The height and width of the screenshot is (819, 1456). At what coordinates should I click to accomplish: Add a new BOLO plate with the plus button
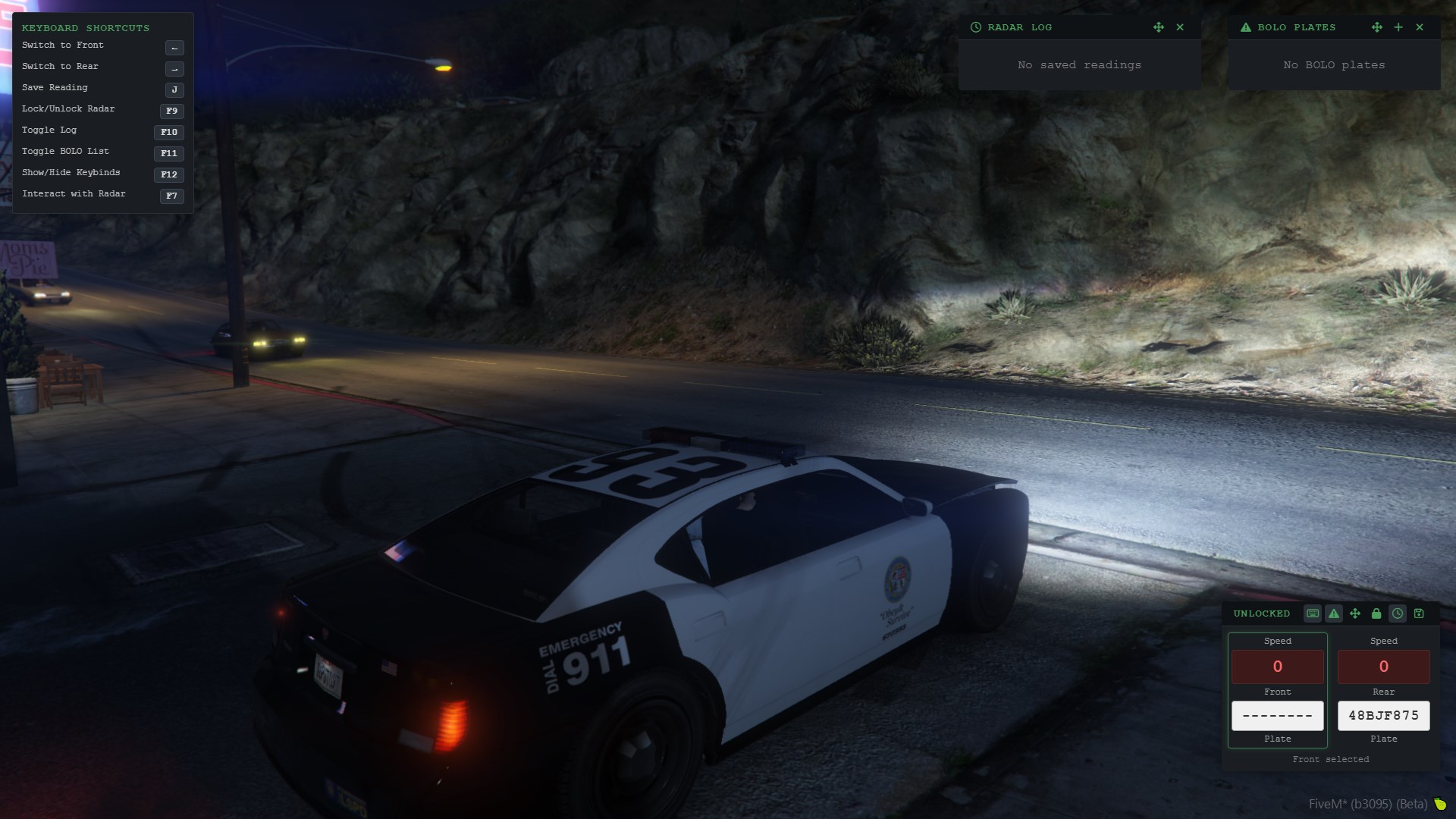1398,27
